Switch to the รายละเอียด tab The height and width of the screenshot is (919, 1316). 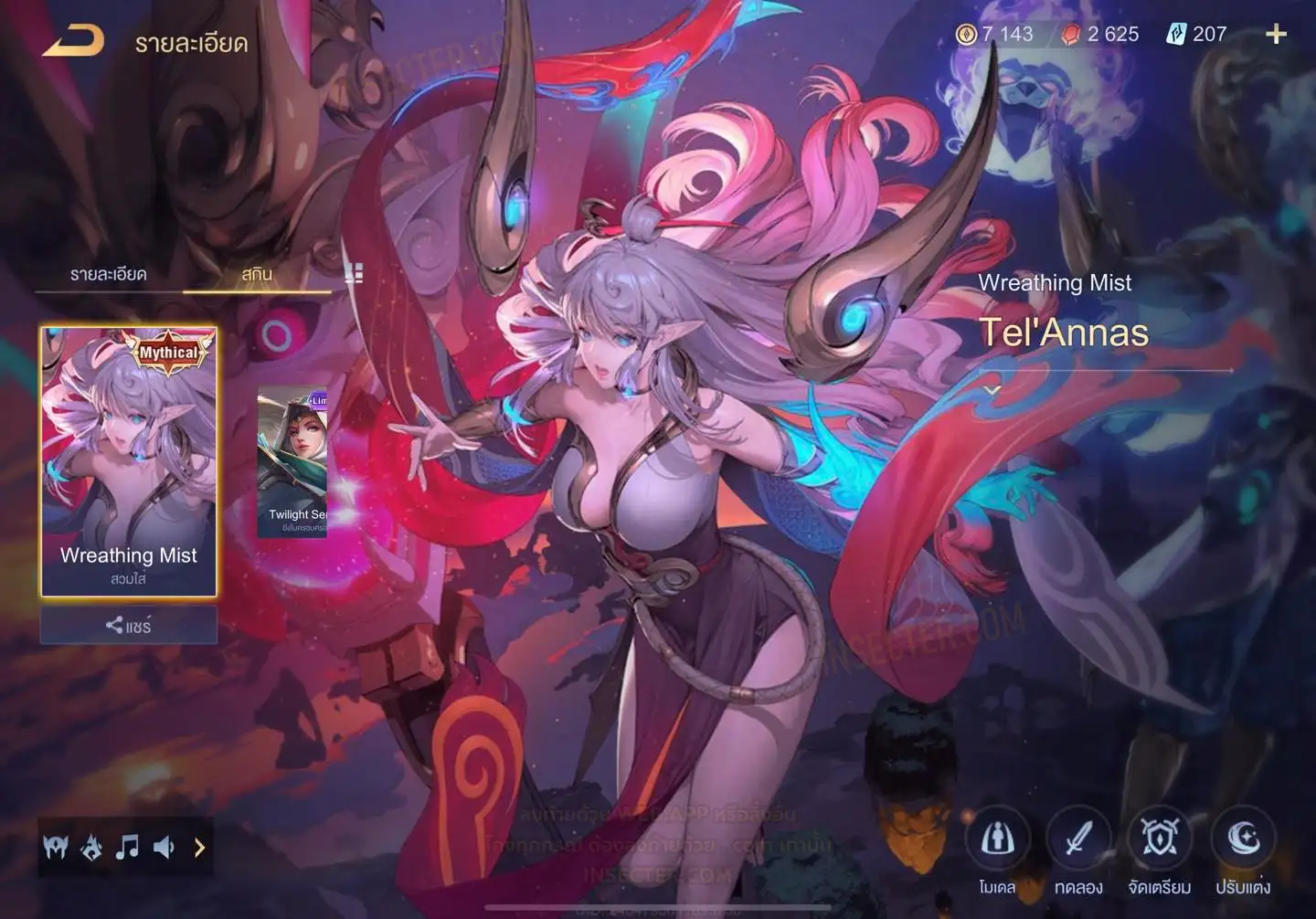point(108,274)
